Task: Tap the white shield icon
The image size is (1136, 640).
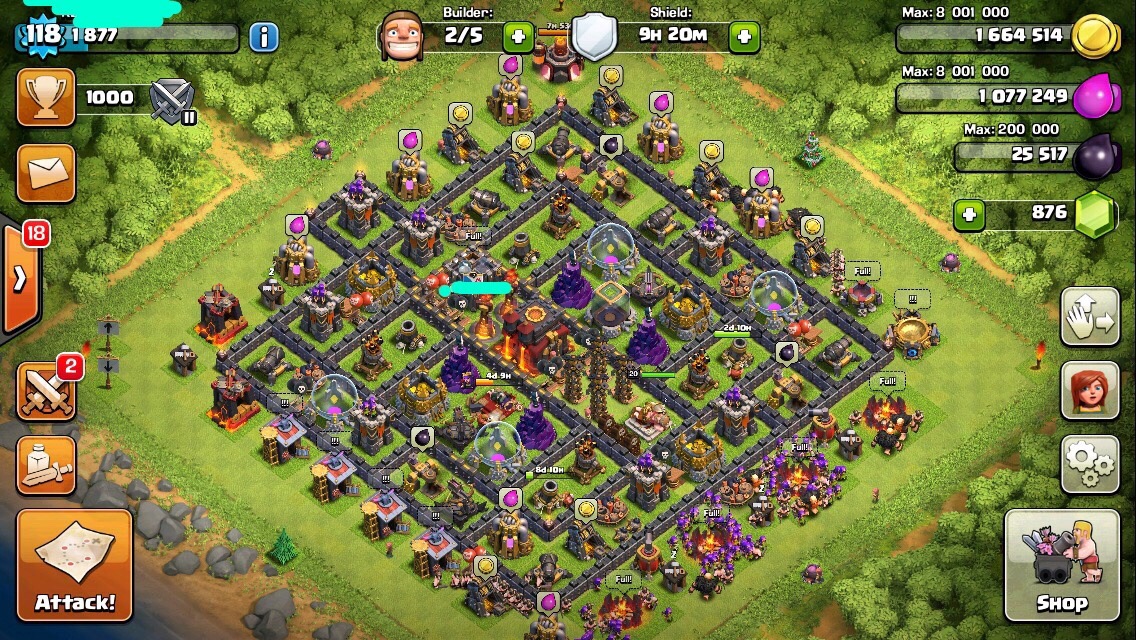Action: pyautogui.click(x=593, y=37)
